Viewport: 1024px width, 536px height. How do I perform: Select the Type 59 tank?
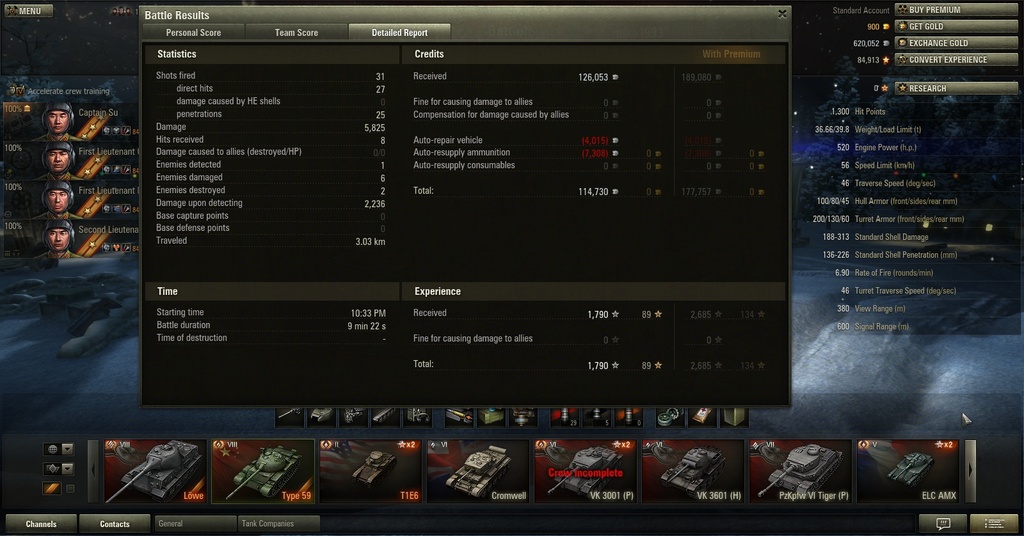[263, 471]
